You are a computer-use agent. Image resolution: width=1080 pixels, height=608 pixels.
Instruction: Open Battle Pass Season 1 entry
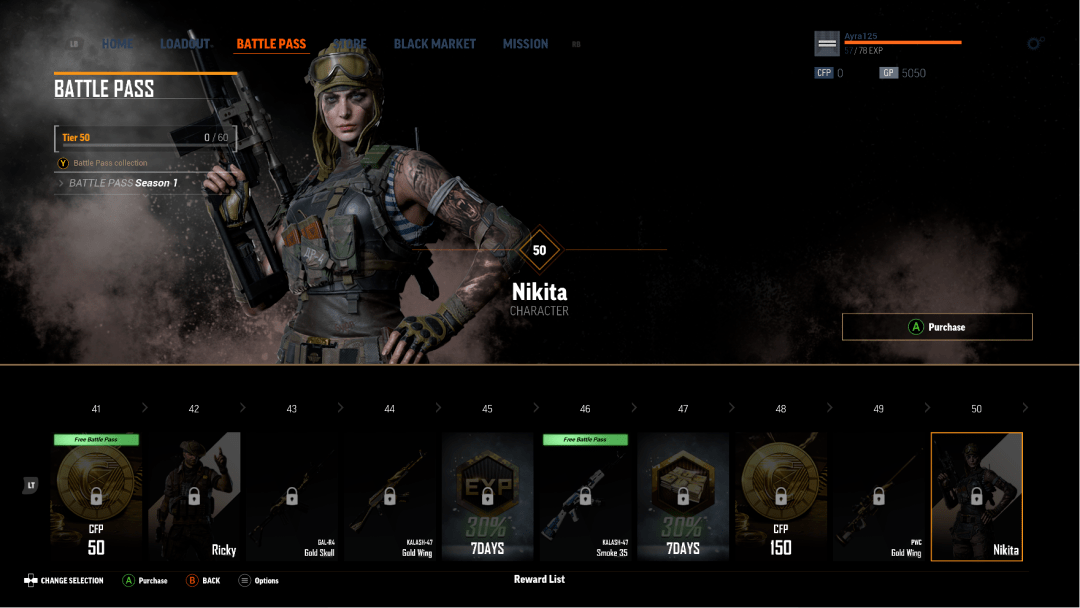click(x=123, y=183)
